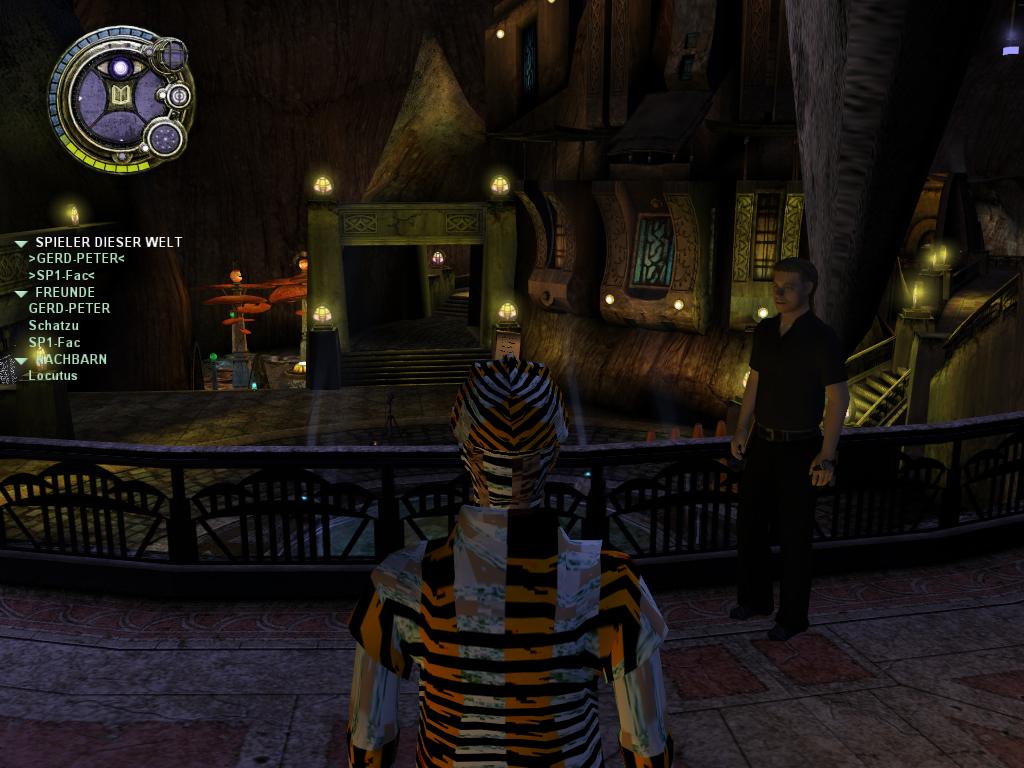This screenshot has height=768, width=1024.
Task: Collapse the SPIELER DIESER WELT list
Action: click(x=21, y=243)
